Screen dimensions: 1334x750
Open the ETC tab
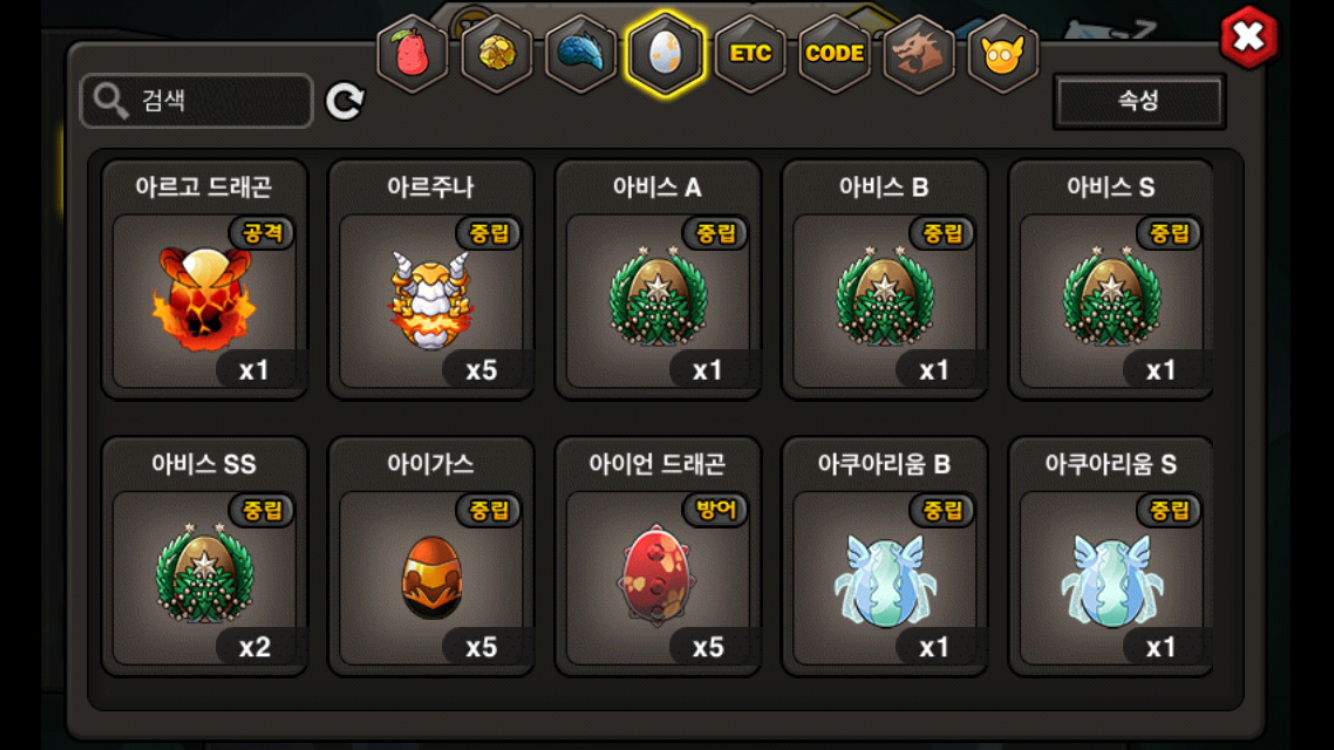(750, 54)
